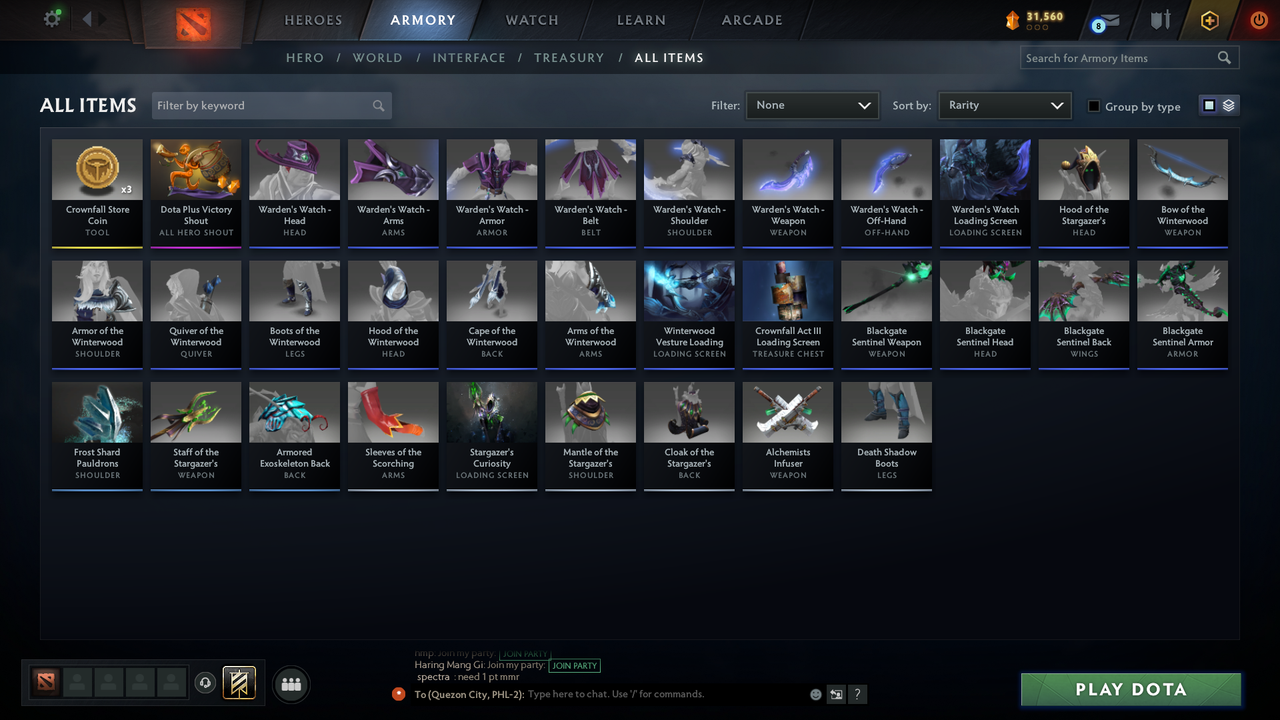Open the Sort by Rarity dropdown

(x=1004, y=105)
